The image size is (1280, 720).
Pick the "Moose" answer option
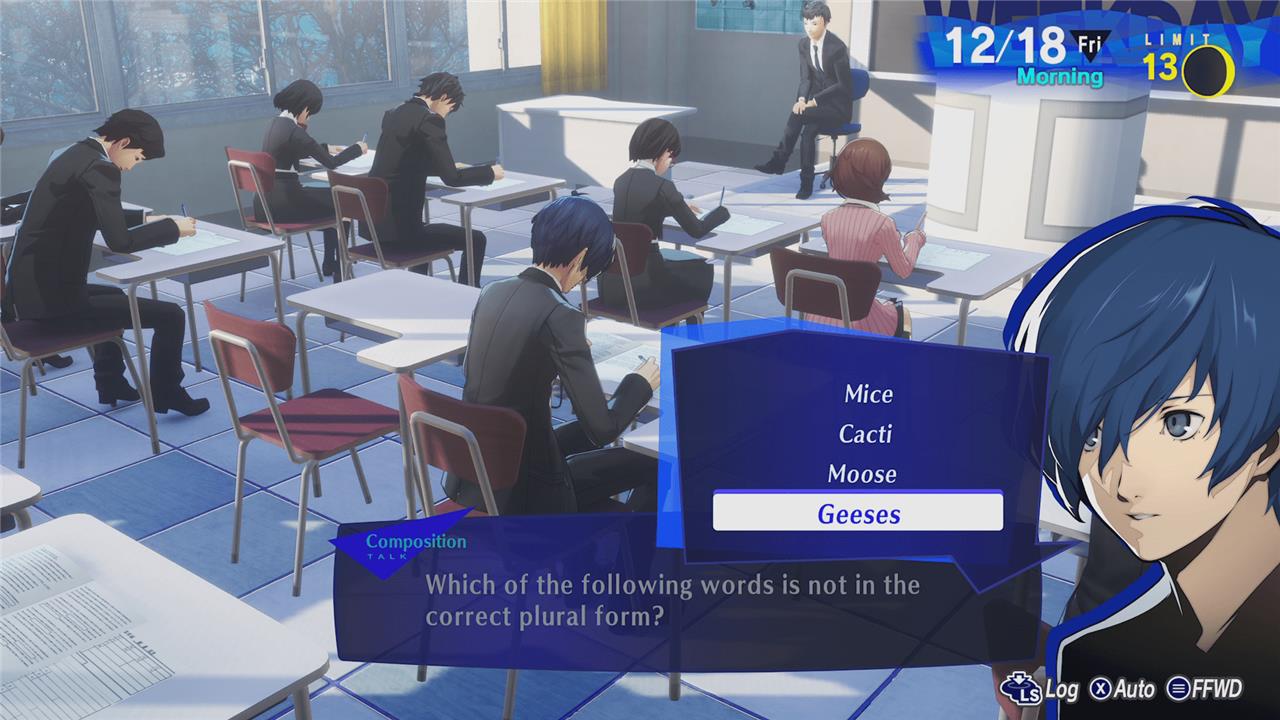[x=862, y=474]
